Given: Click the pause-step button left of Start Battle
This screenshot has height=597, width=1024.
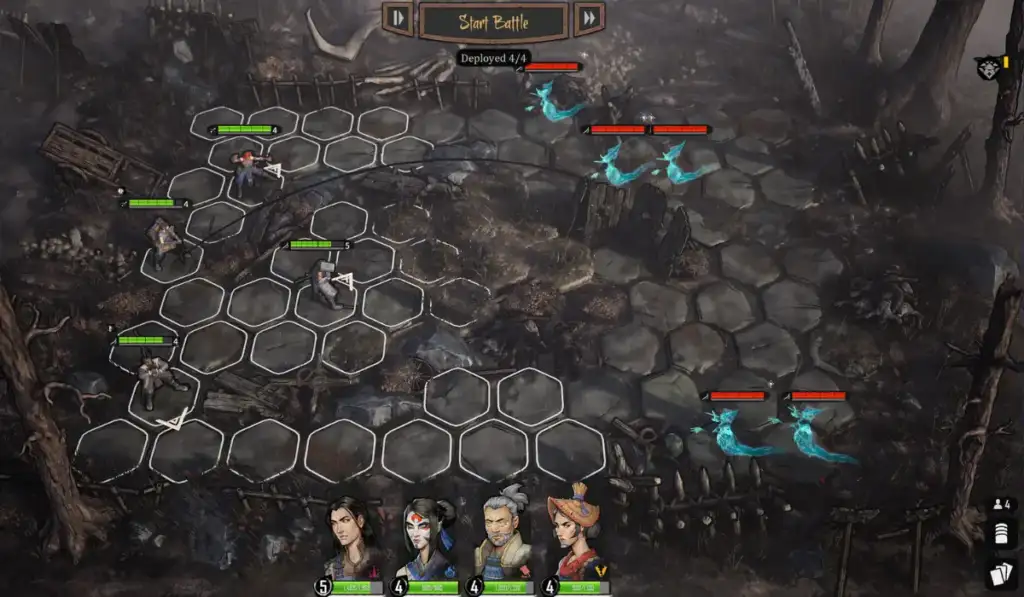Looking at the screenshot, I should (398, 18).
